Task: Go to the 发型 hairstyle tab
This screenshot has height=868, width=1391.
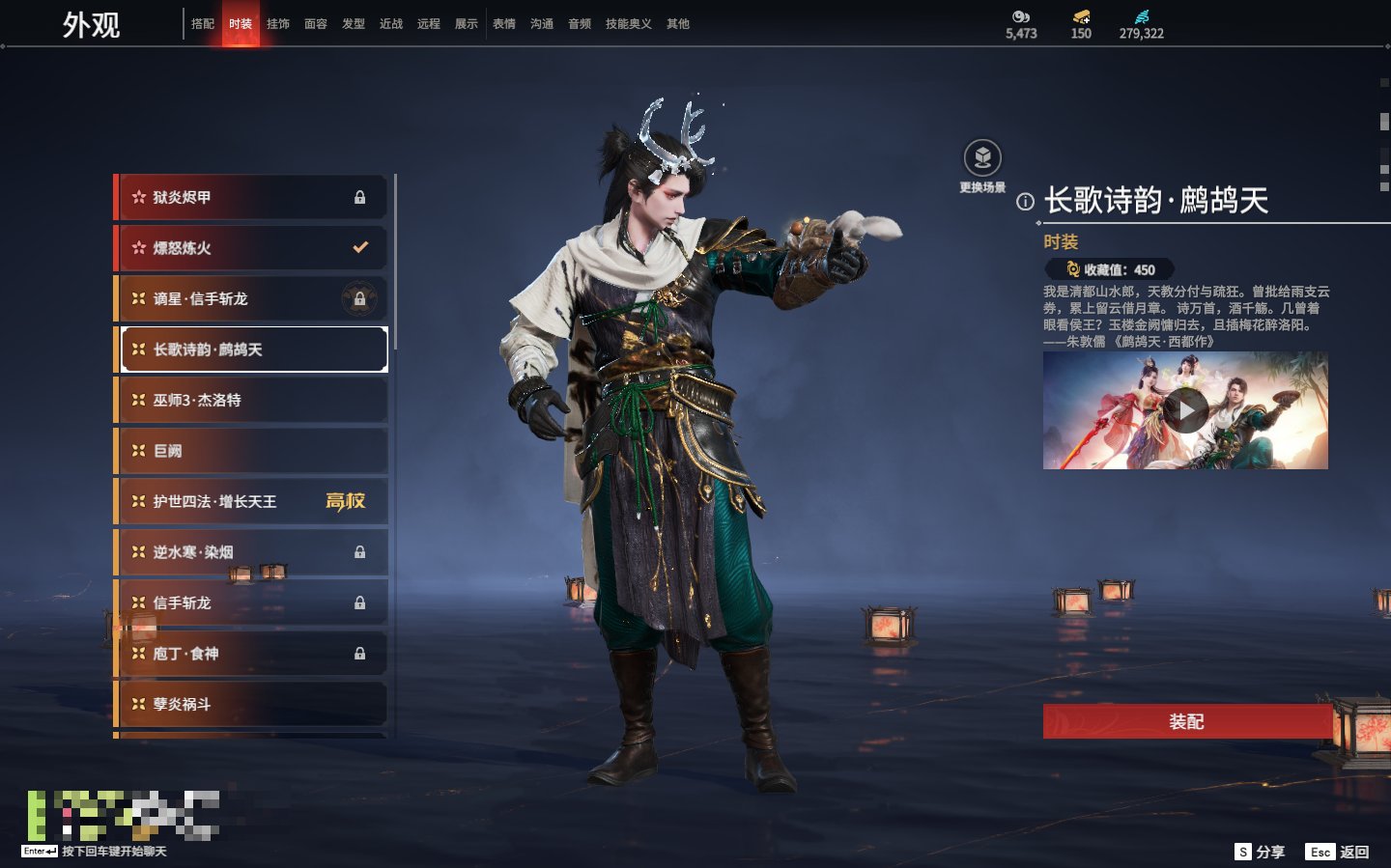Action: tap(354, 24)
